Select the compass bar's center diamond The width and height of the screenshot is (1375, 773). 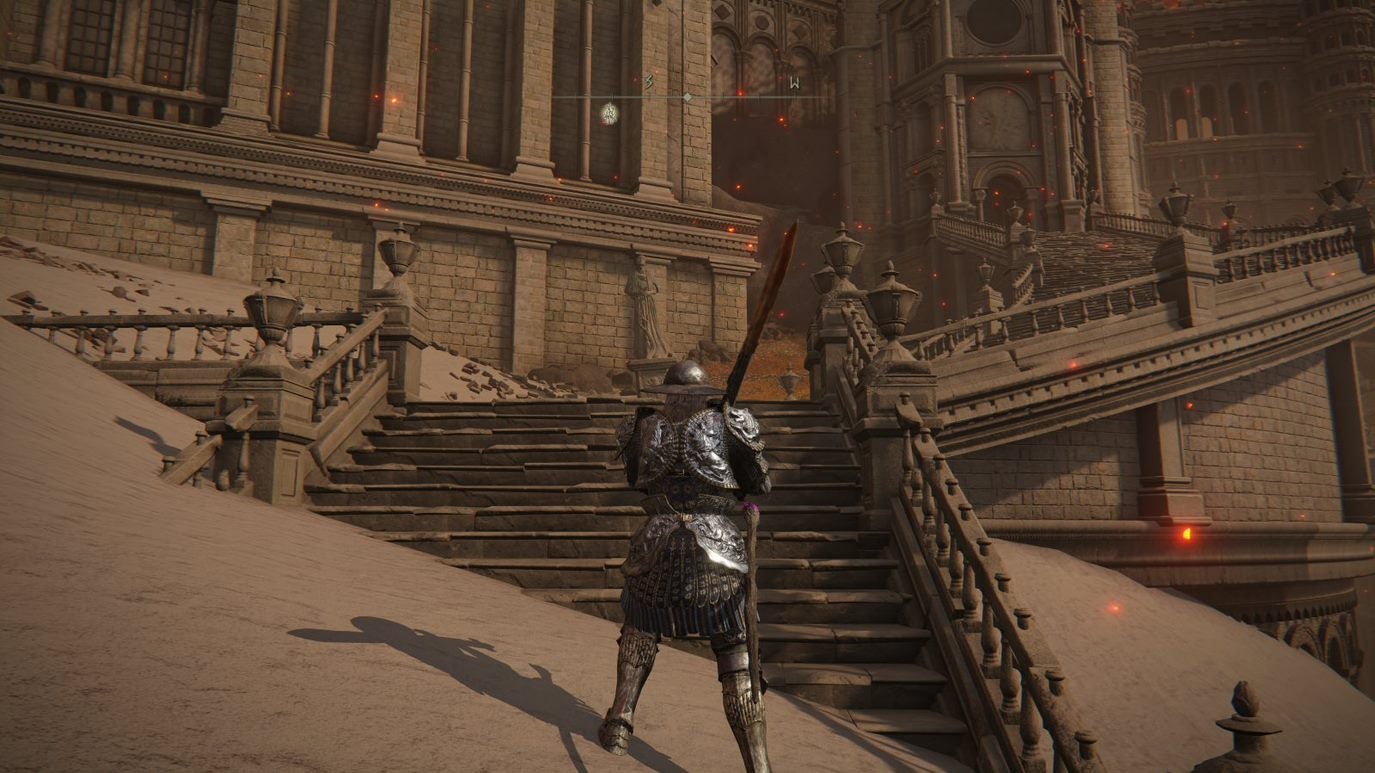(x=687, y=97)
